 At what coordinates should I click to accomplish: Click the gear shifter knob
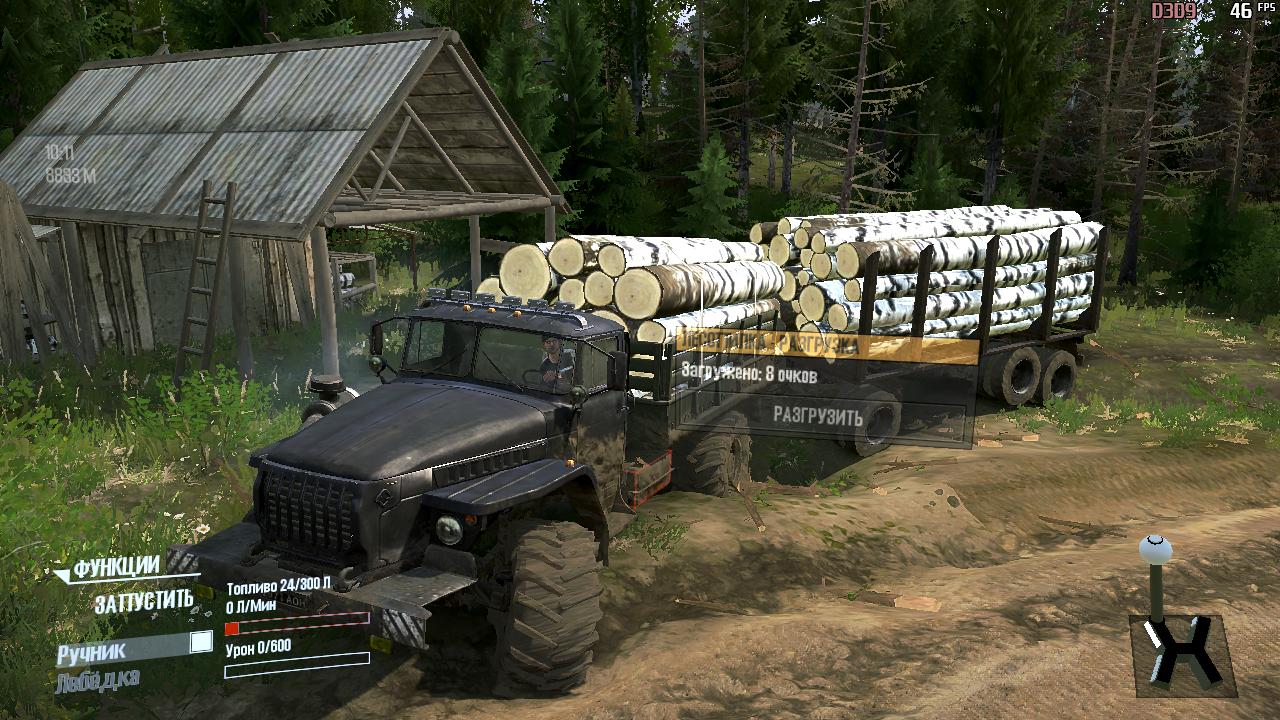1155,550
